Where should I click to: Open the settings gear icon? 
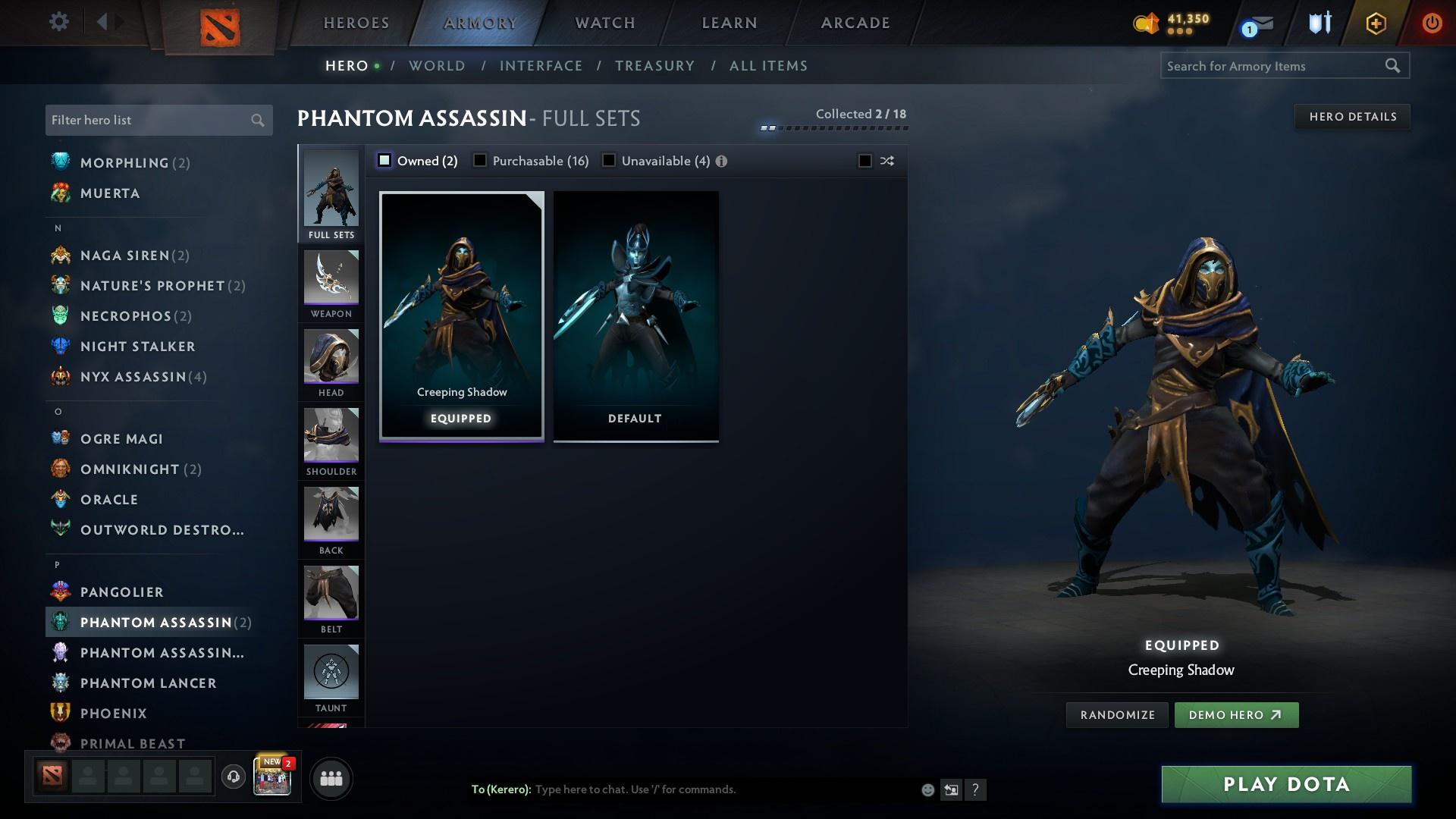click(58, 22)
